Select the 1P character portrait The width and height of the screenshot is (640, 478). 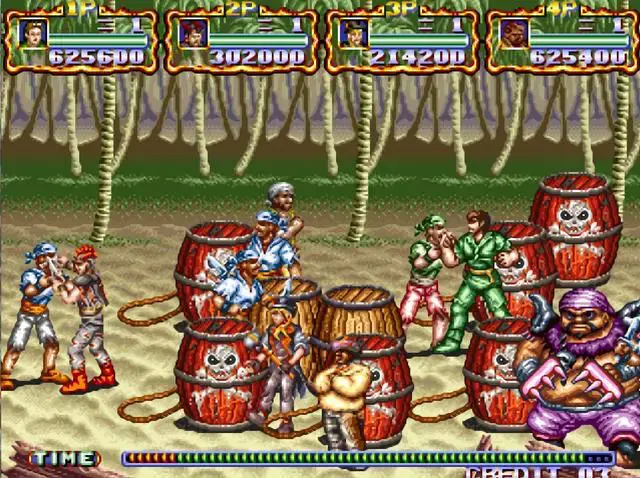[32, 33]
